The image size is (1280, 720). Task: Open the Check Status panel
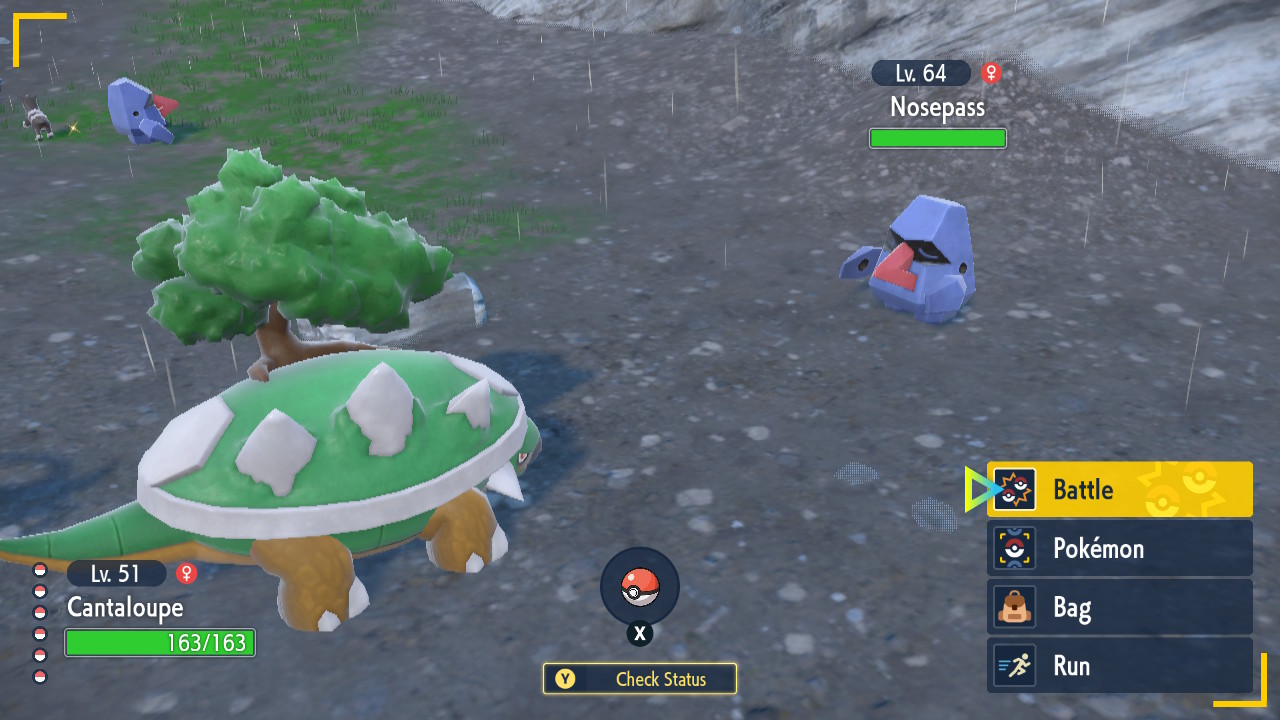[x=640, y=679]
